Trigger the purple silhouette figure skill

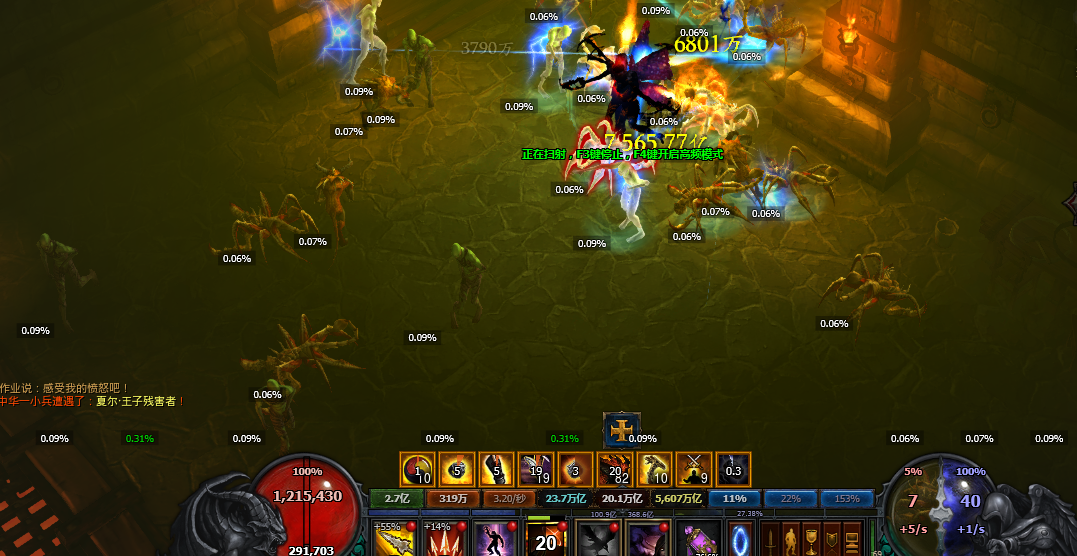495,539
